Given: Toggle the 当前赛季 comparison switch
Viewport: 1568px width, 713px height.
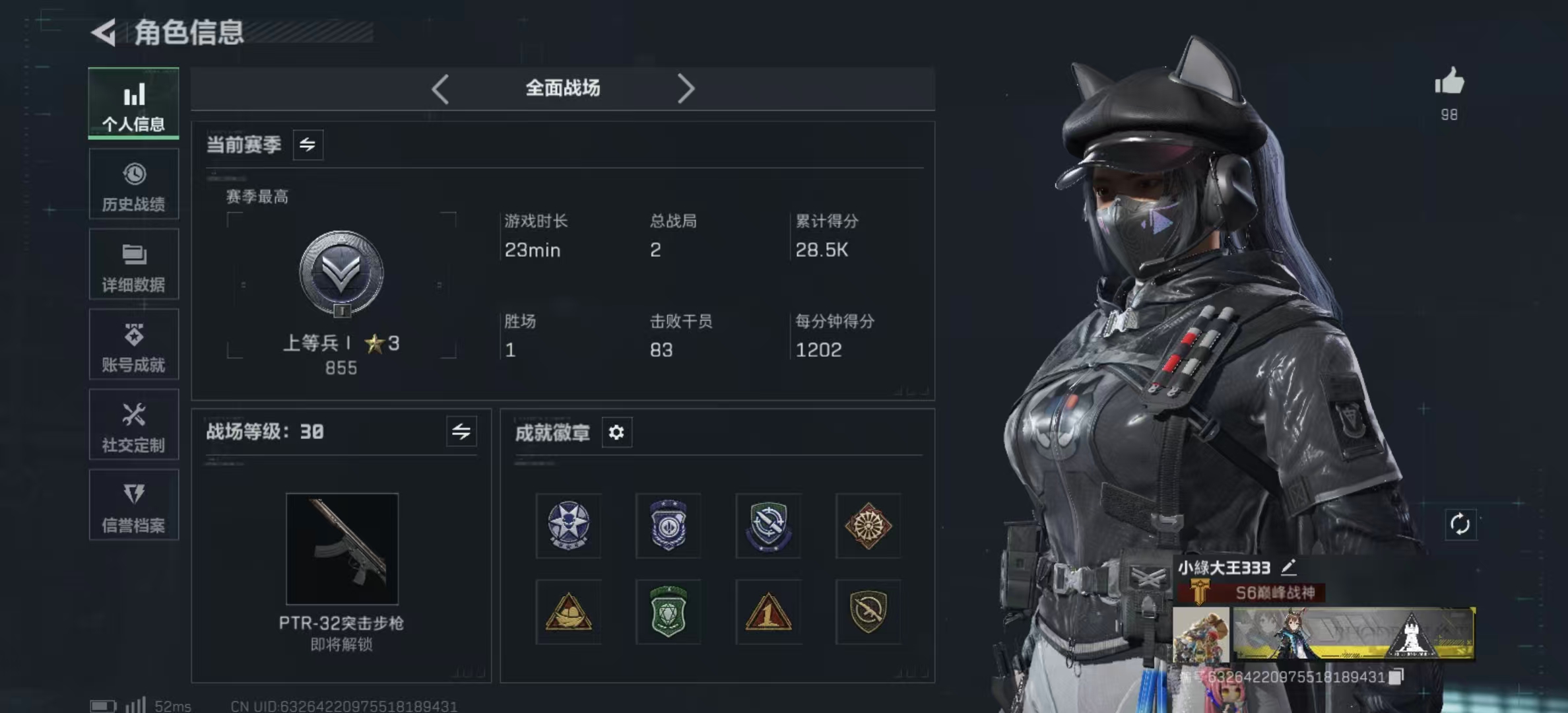Looking at the screenshot, I should [310, 145].
